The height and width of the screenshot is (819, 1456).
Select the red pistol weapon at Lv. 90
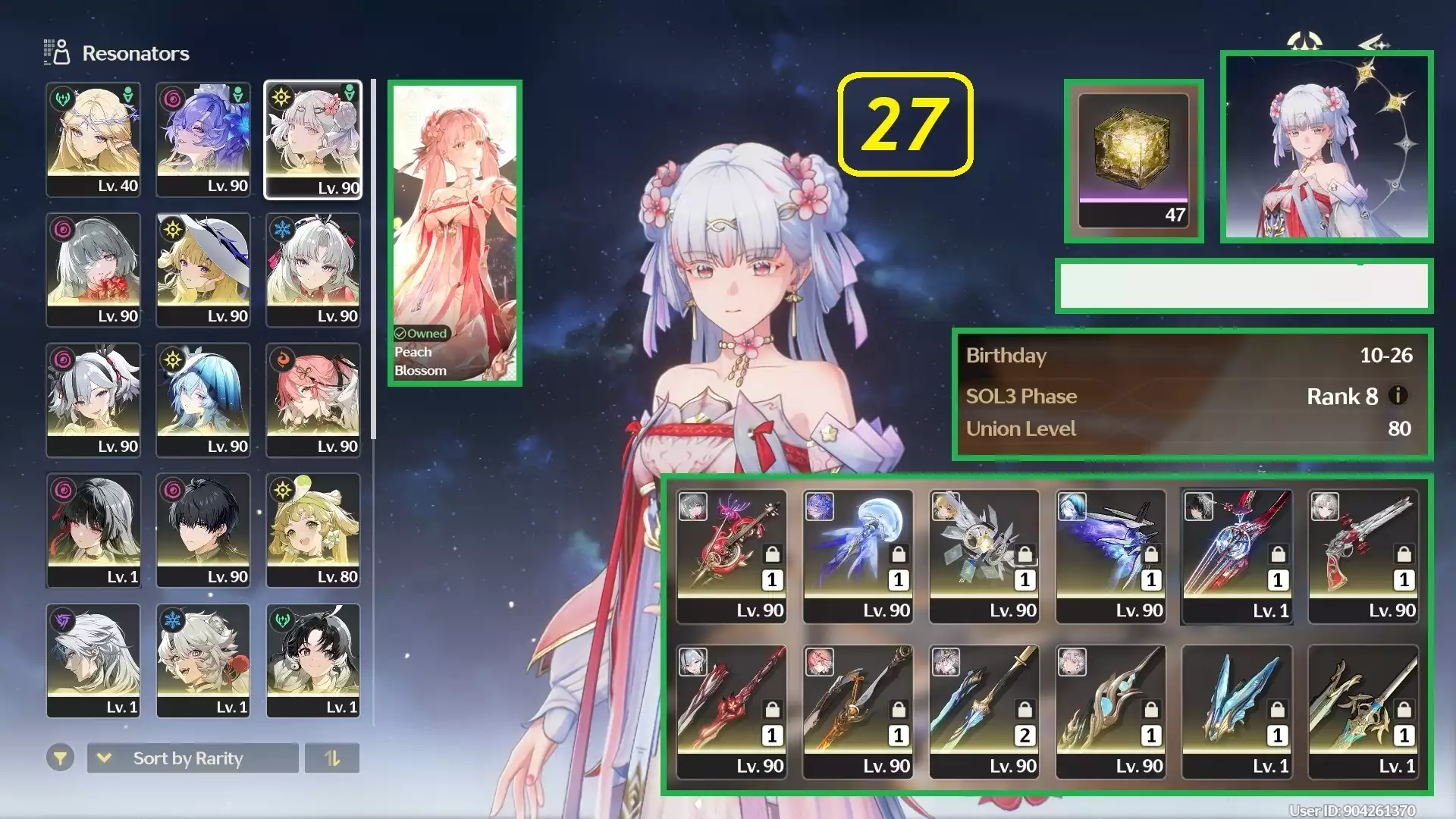coord(1363,556)
